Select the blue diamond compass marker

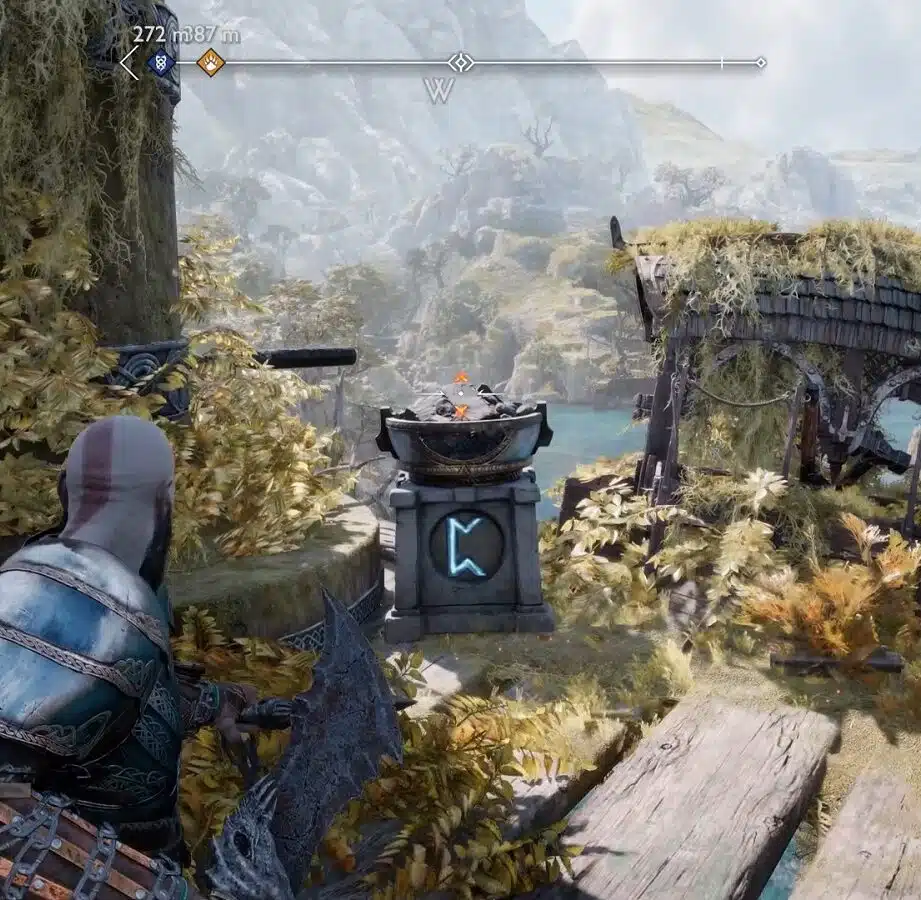point(159,63)
